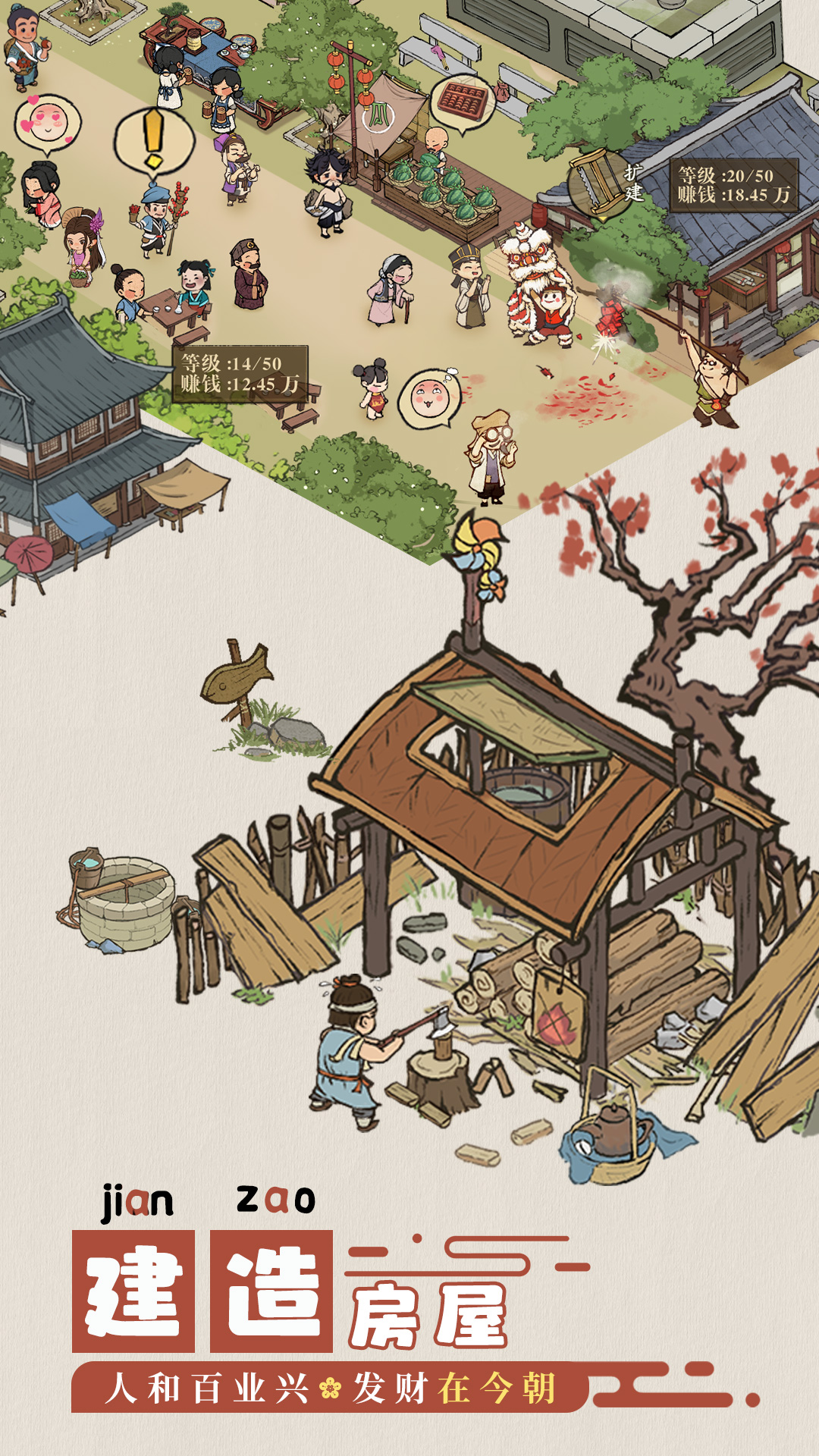Select the heart-eyed face bubble
Screen dimensions: 819x1456
[x=48, y=124]
